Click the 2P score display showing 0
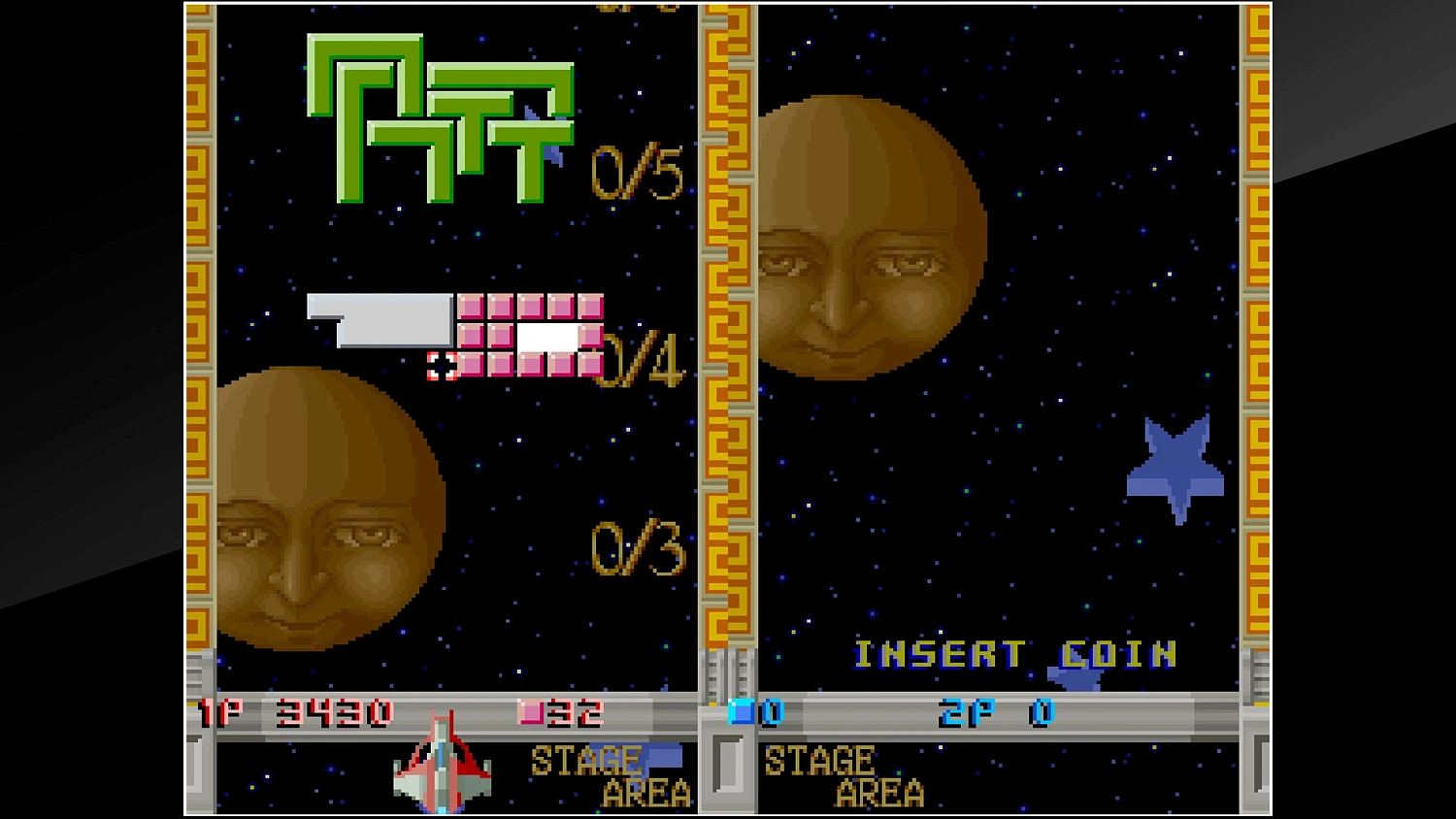This screenshot has height=819, width=1456. (1042, 710)
